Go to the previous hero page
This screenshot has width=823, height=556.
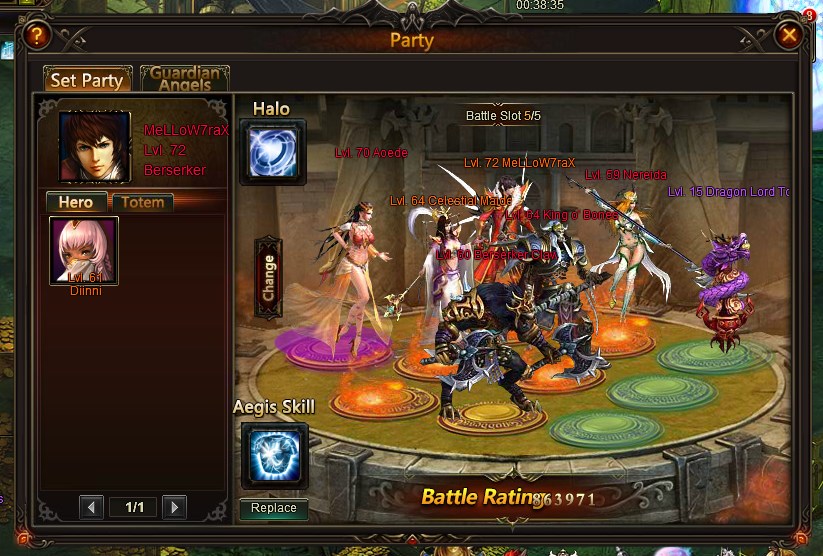(91, 507)
